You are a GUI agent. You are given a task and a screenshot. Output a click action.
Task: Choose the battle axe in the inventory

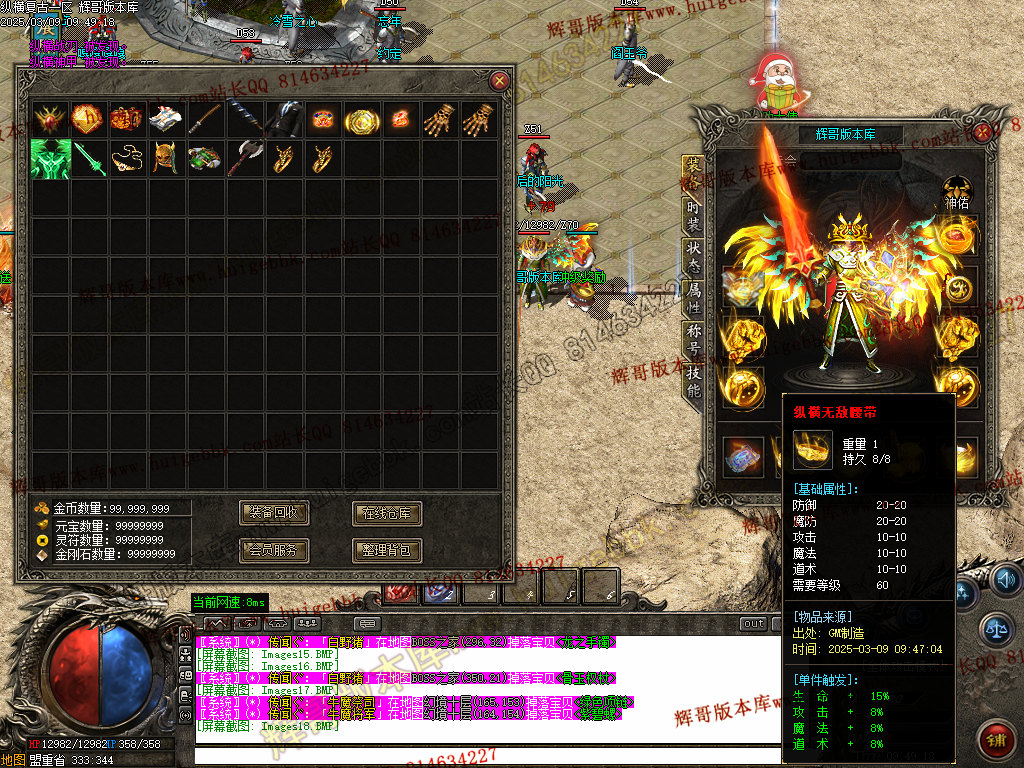pyautogui.click(x=244, y=159)
